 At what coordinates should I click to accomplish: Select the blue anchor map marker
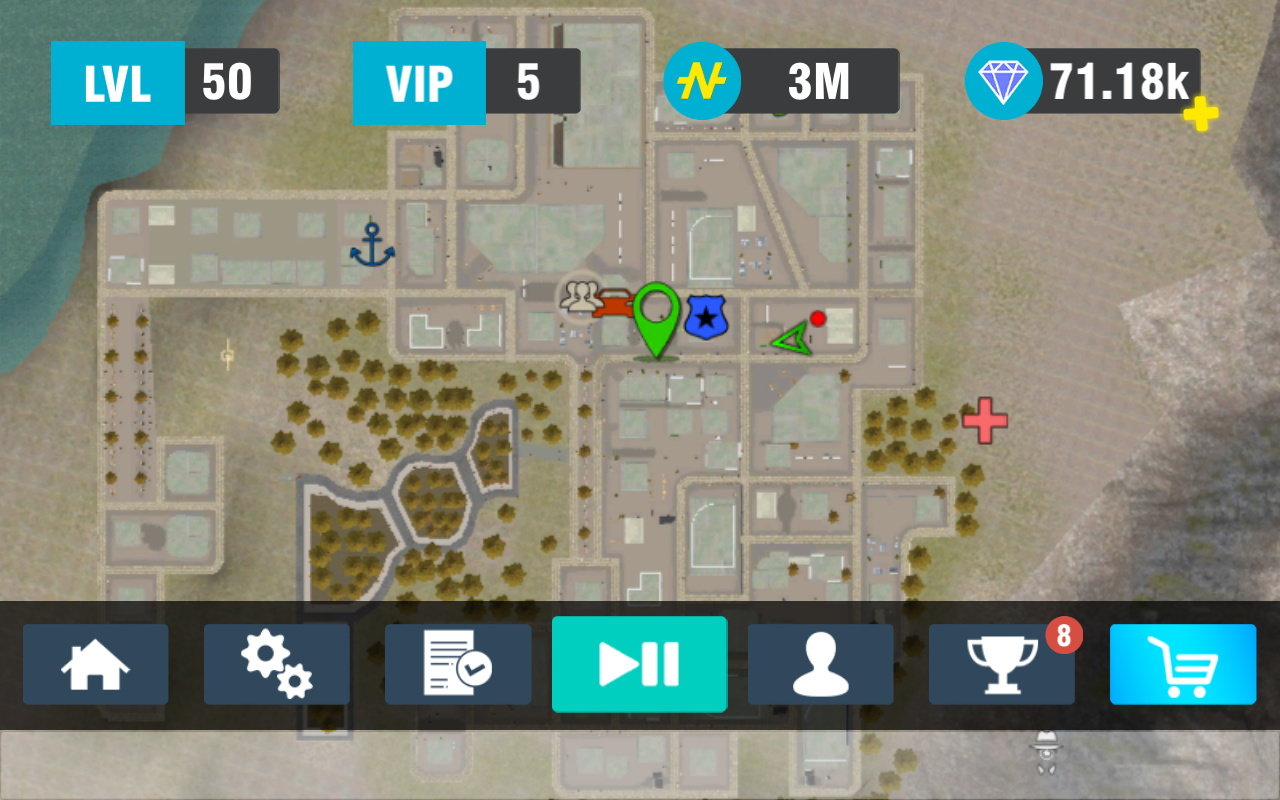(x=372, y=245)
